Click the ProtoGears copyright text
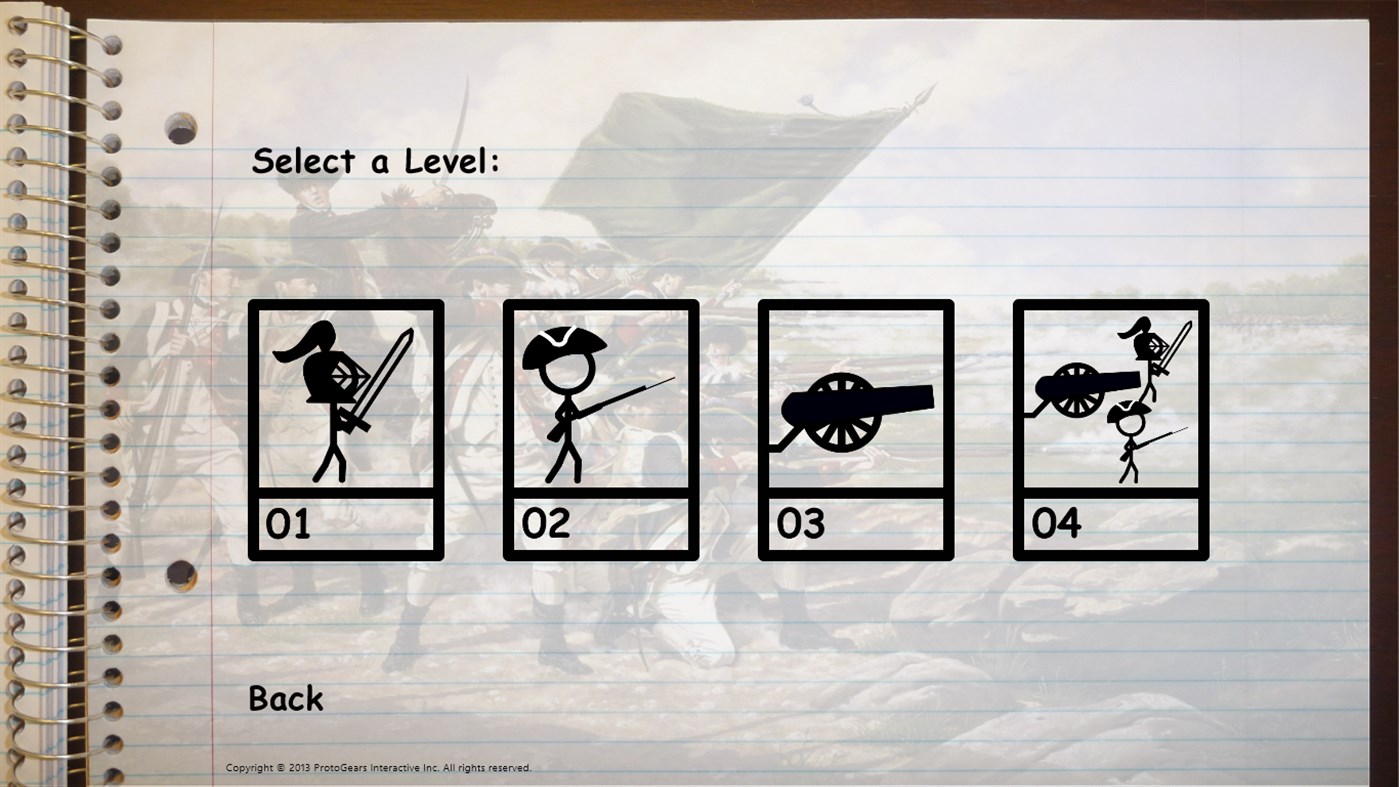This screenshot has height=787, width=1399. click(x=378, y=768)
